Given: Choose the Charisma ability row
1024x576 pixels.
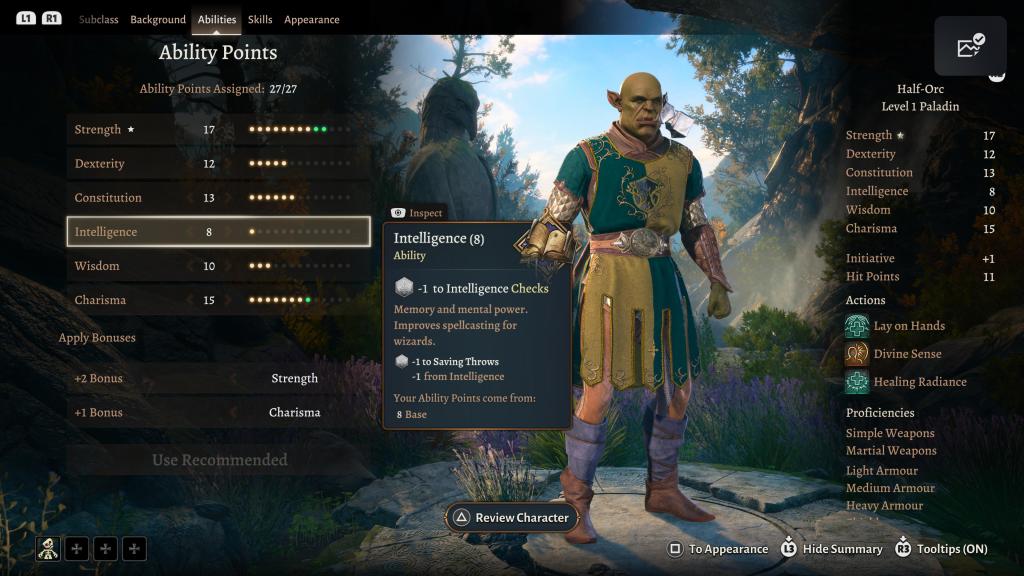Looking at the screenshot, I should click(218, 300).
